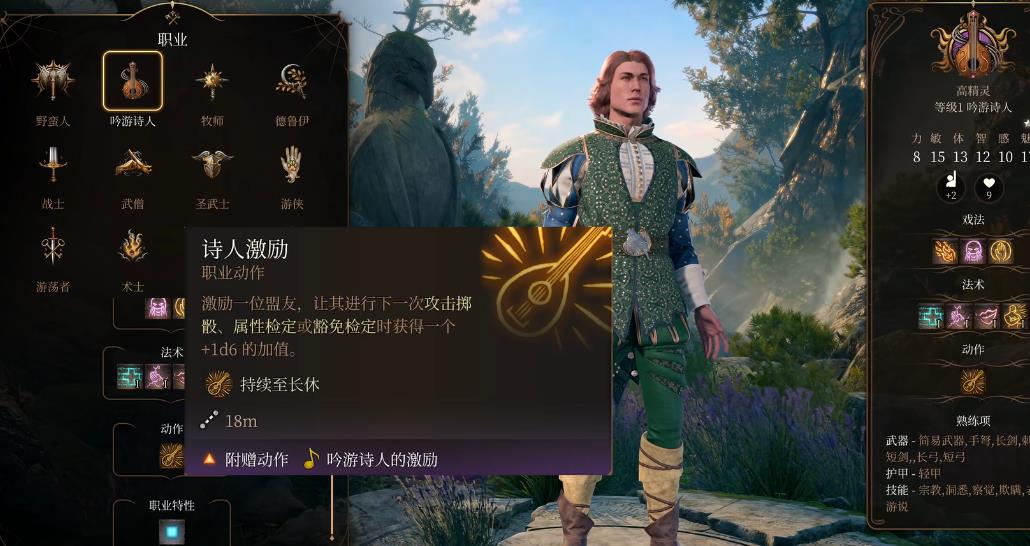Inspect the flame cantrip icon under 戏法
Viewport: 1030px width, 546px height.
pos(945,250)
